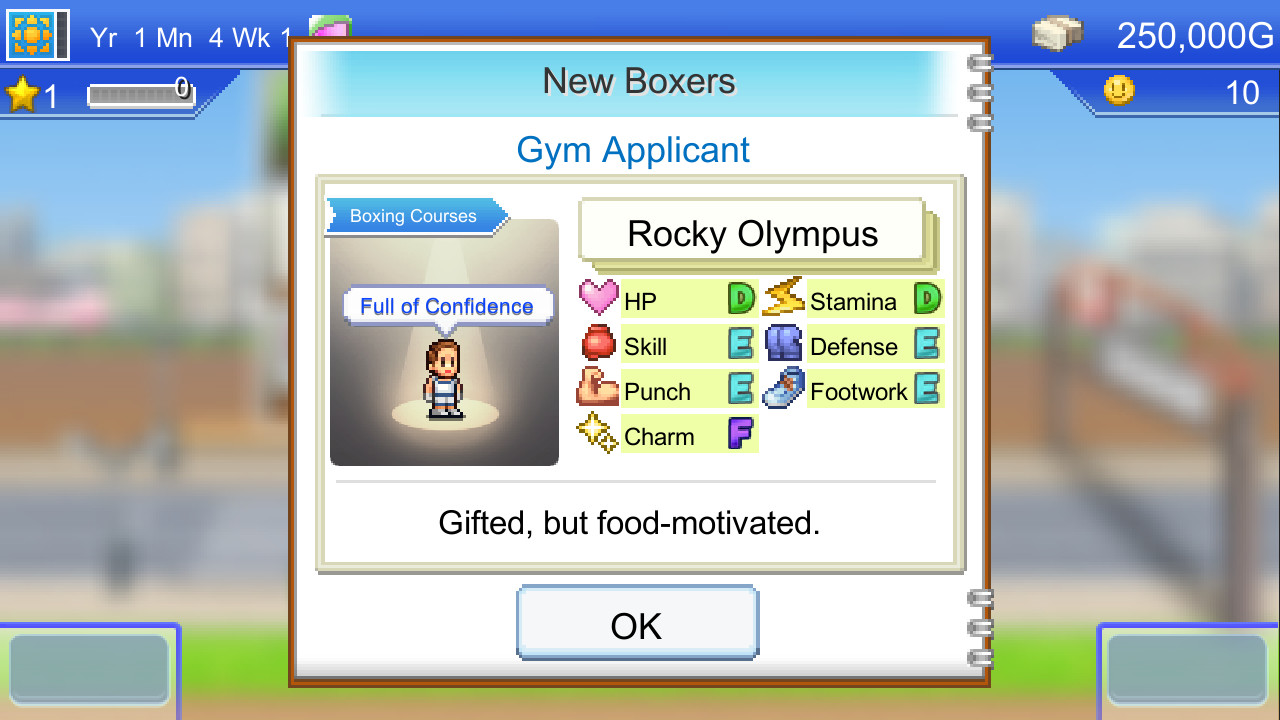The height and width of the screenshot is (720, 1280).
Task: Click the blue shorts Defense icon
Action: (x=783, y=342)
